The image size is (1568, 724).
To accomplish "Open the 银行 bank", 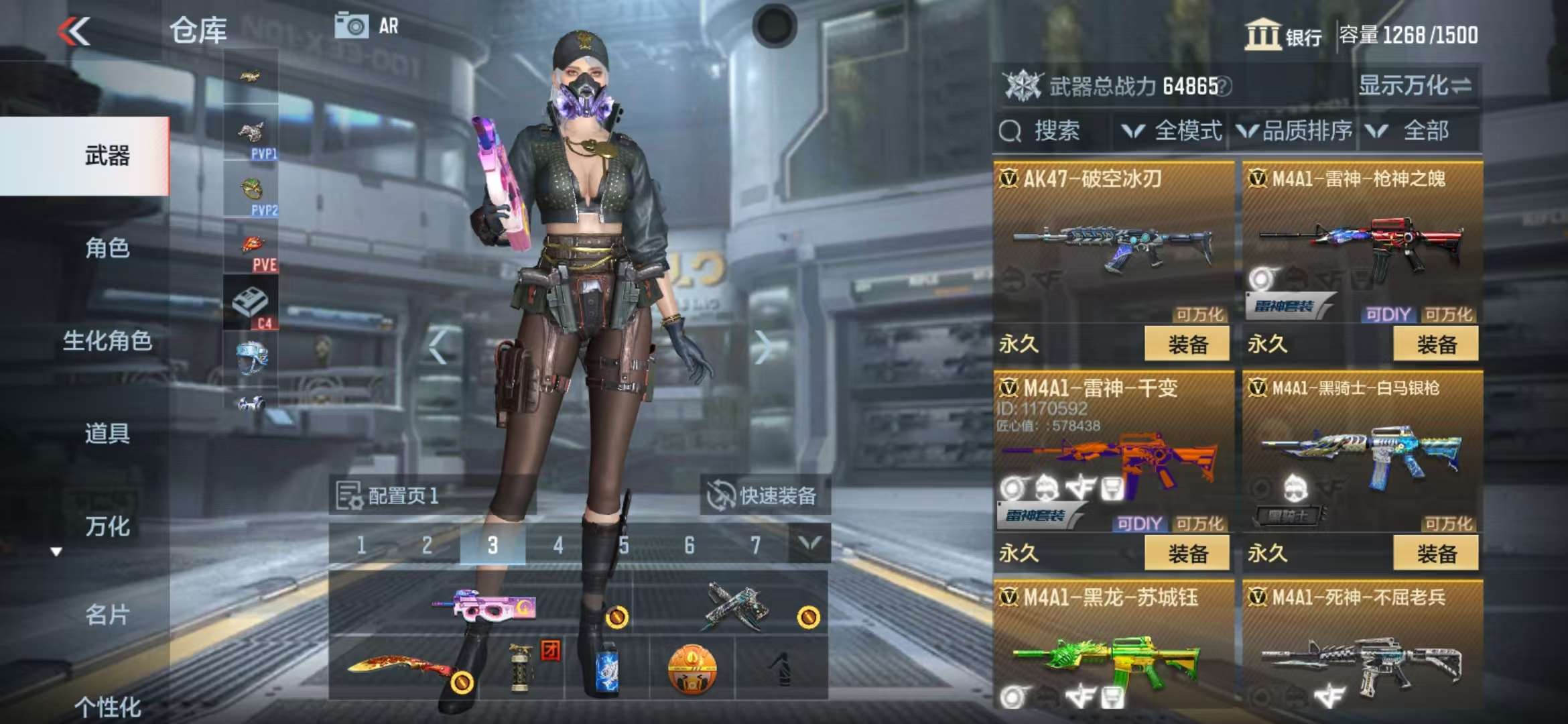I will point(1283,35).
